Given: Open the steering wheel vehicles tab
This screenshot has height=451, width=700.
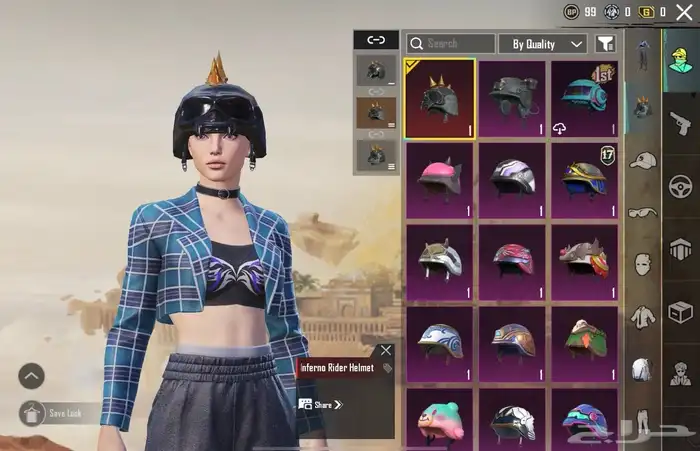Looking at the screenshot, I should click(x=681, y=187).
